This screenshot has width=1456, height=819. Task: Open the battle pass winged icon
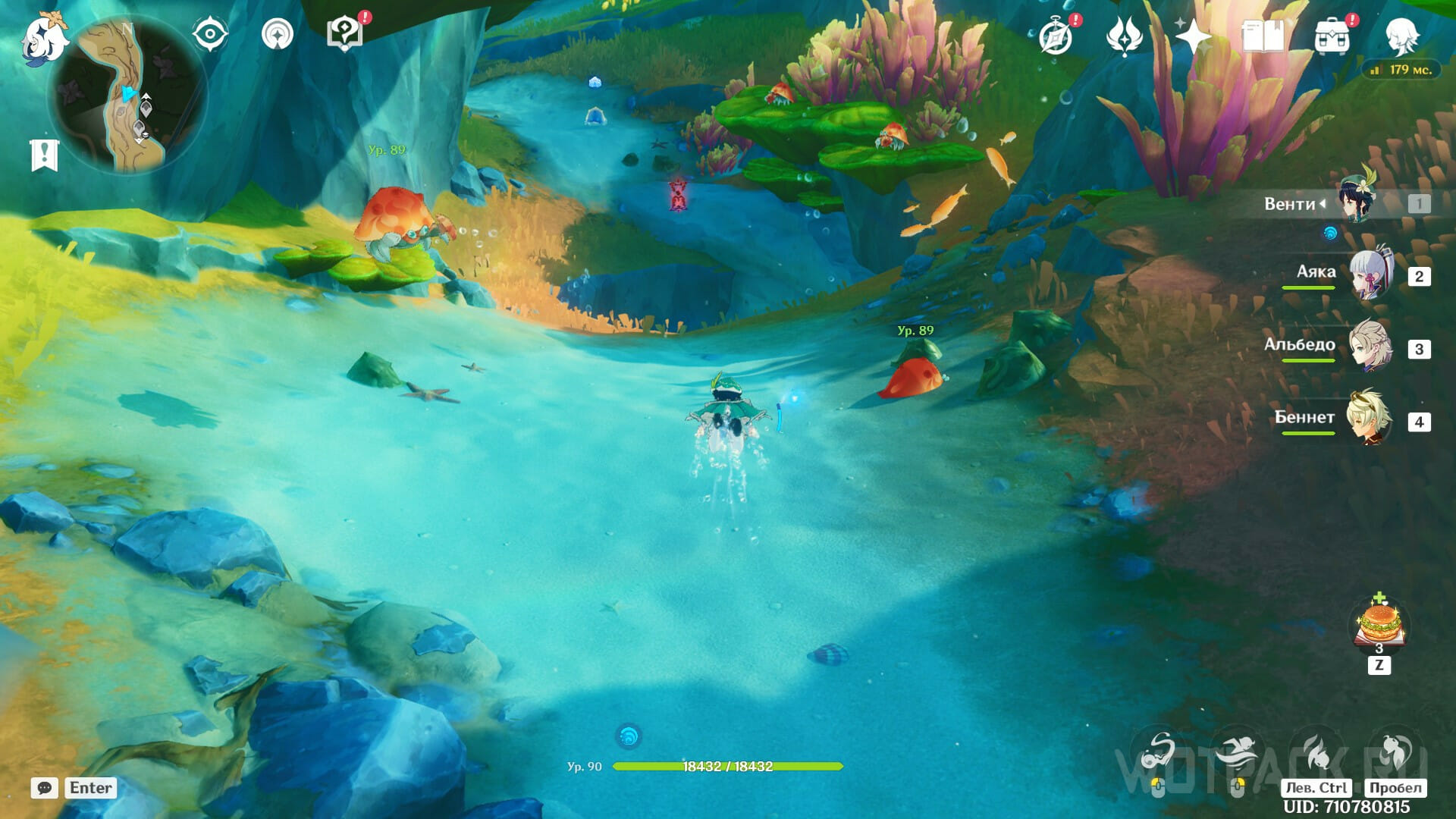click(x=1124, y=36)
